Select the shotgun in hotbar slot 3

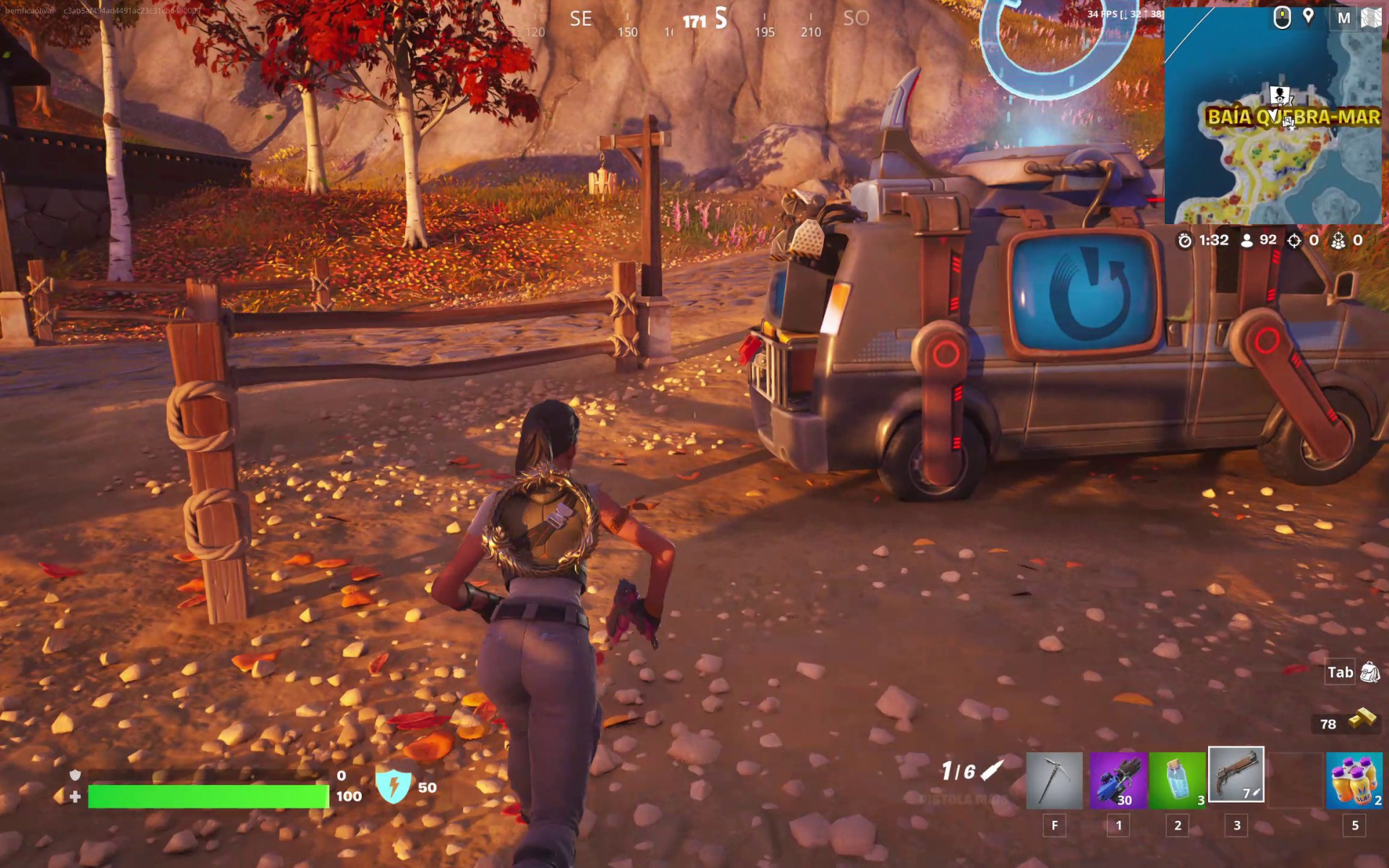click(x=1236, y=778)
